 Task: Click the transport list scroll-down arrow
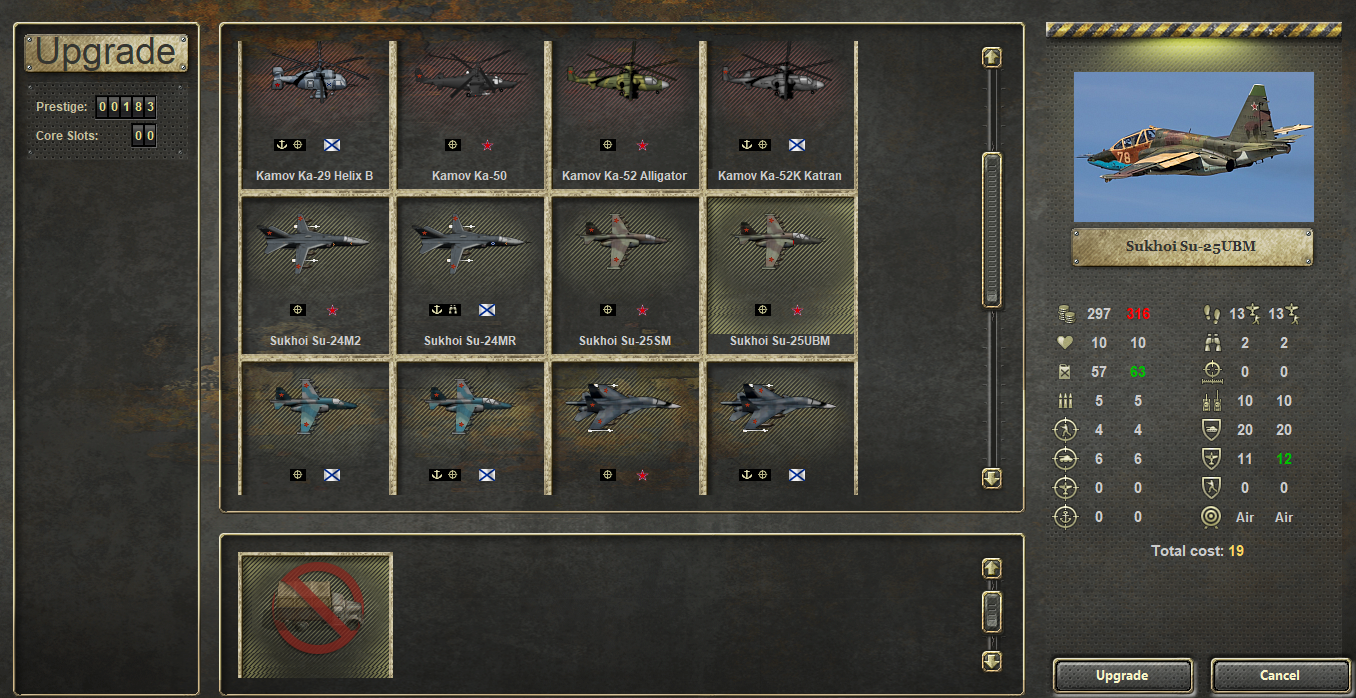click(x=991, y=661)
